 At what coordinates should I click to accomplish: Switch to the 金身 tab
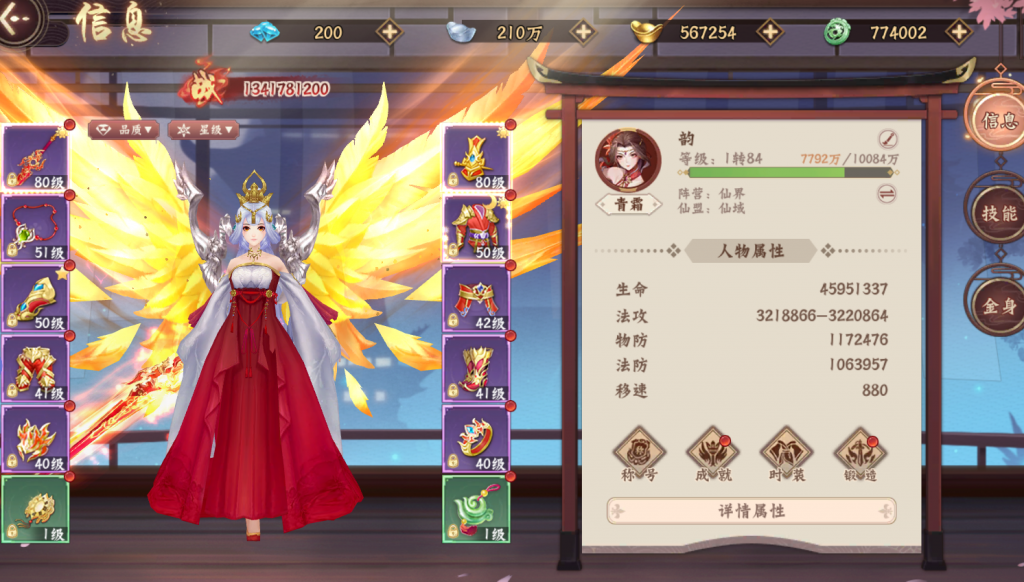pyautogui.click(x=997, y=305)
